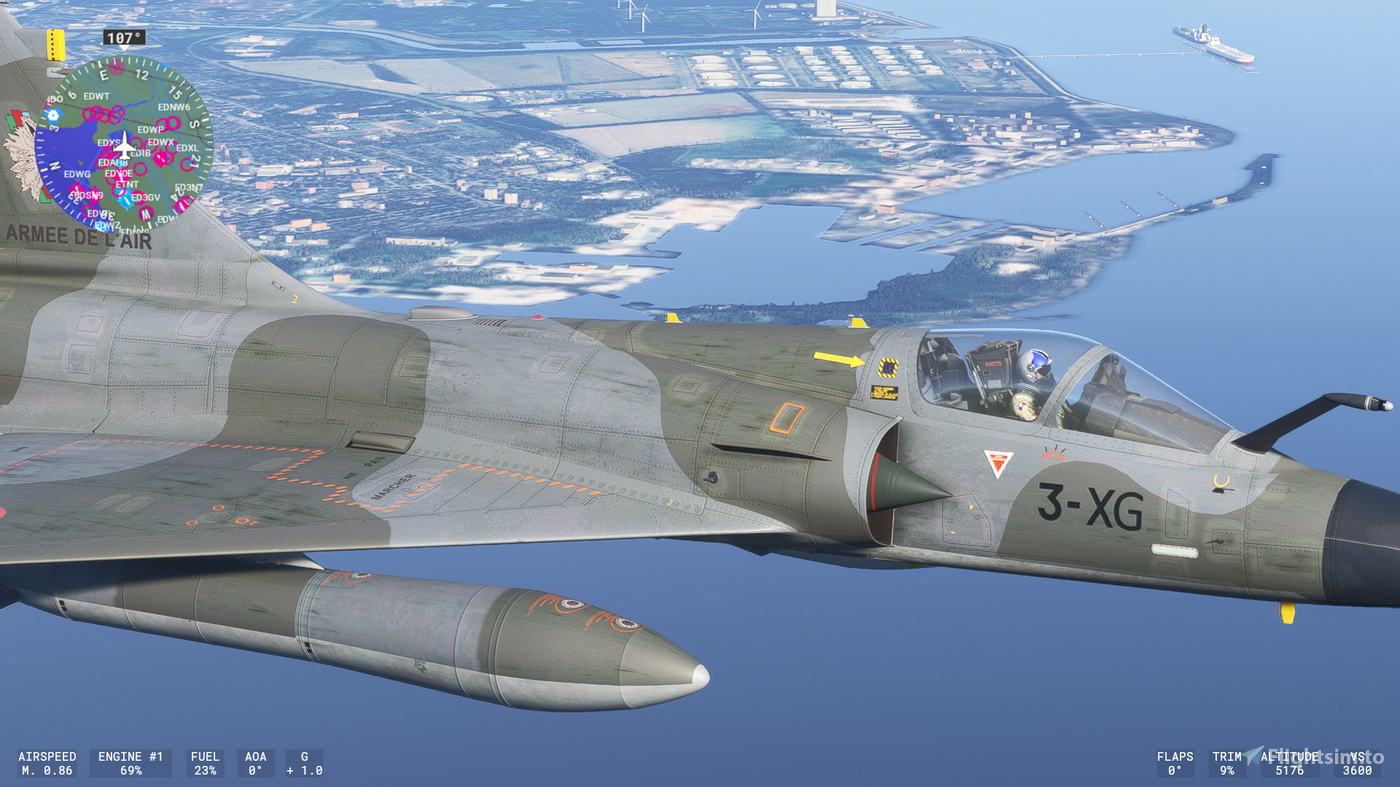The height and width of the screenshot is (787, 1400).
Task: Select the EDWG label on the compass map
Action: pyautogui.click(x=77, y=173)
